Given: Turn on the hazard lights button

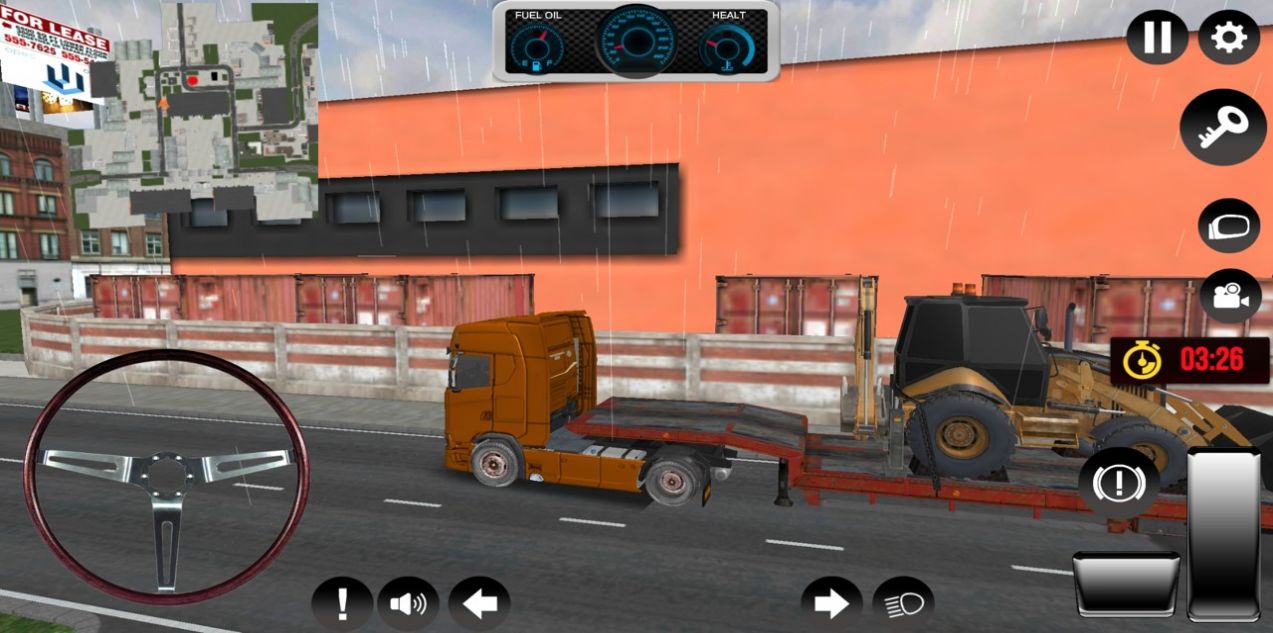Looking at the screenshot, I should [342, 604].
